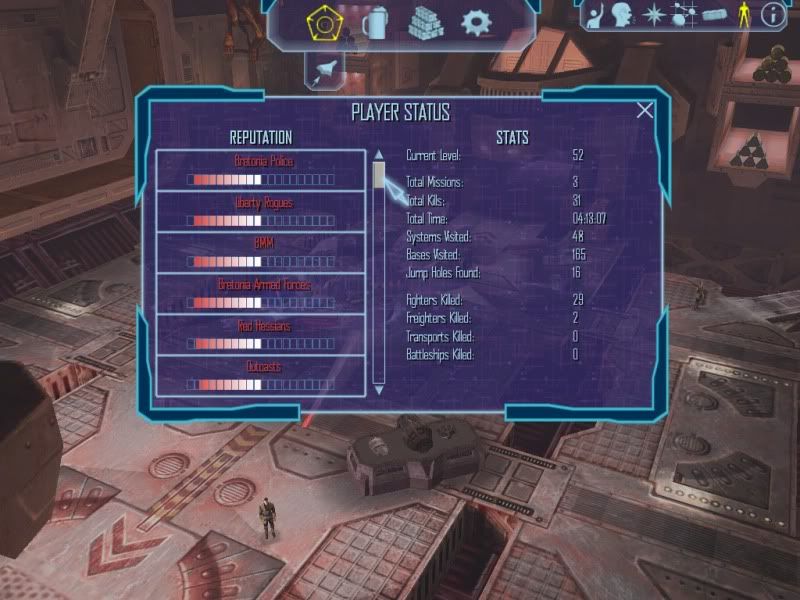Click the reputation list scrollbar thumb
800x600 pixels.
click(x=379, y=175)
